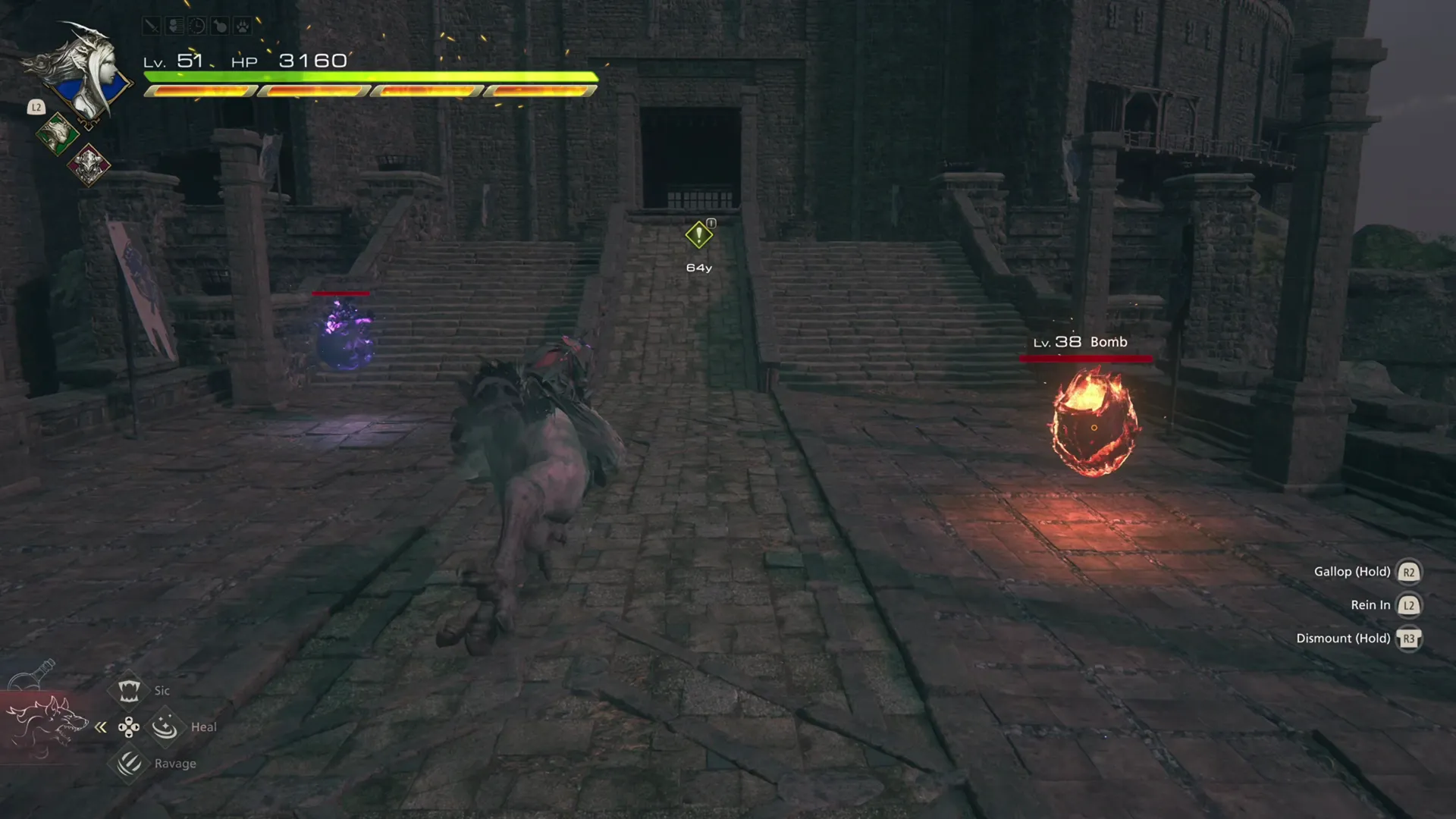Select the Heal sparkle command icon
Screen dimensions: 1456x819
(165, 728)
